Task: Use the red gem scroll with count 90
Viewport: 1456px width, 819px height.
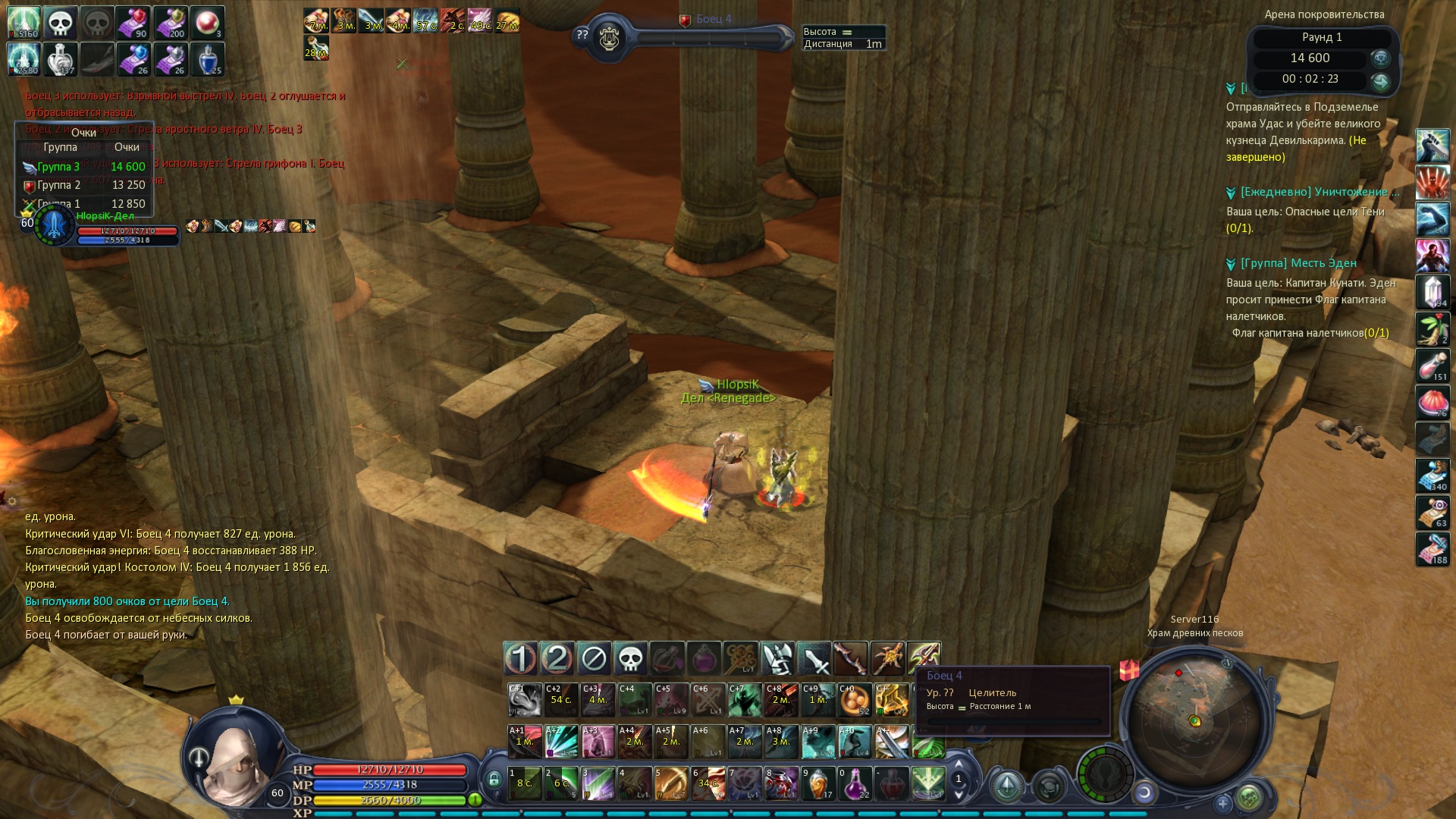Action: [x=133, y=23]
